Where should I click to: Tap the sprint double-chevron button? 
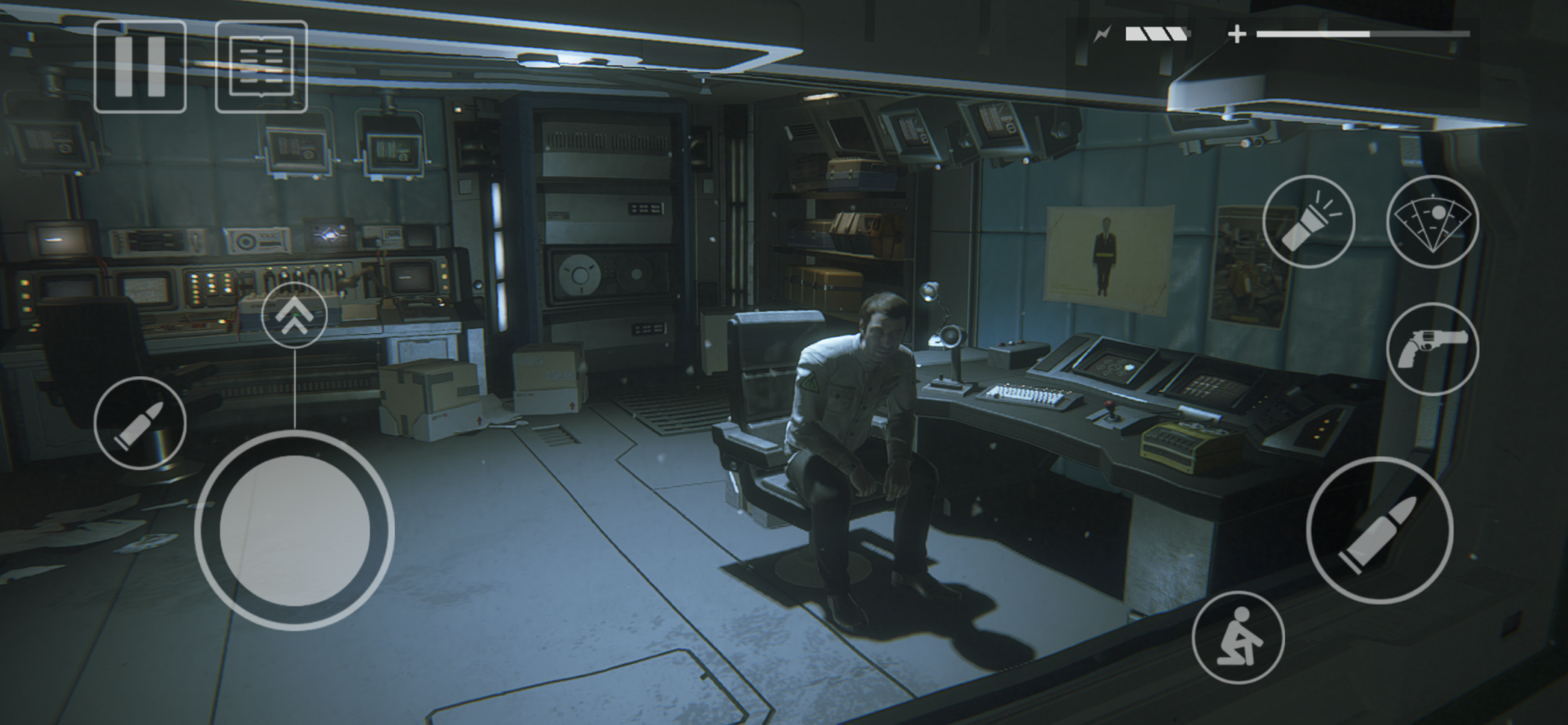point(294,315)
